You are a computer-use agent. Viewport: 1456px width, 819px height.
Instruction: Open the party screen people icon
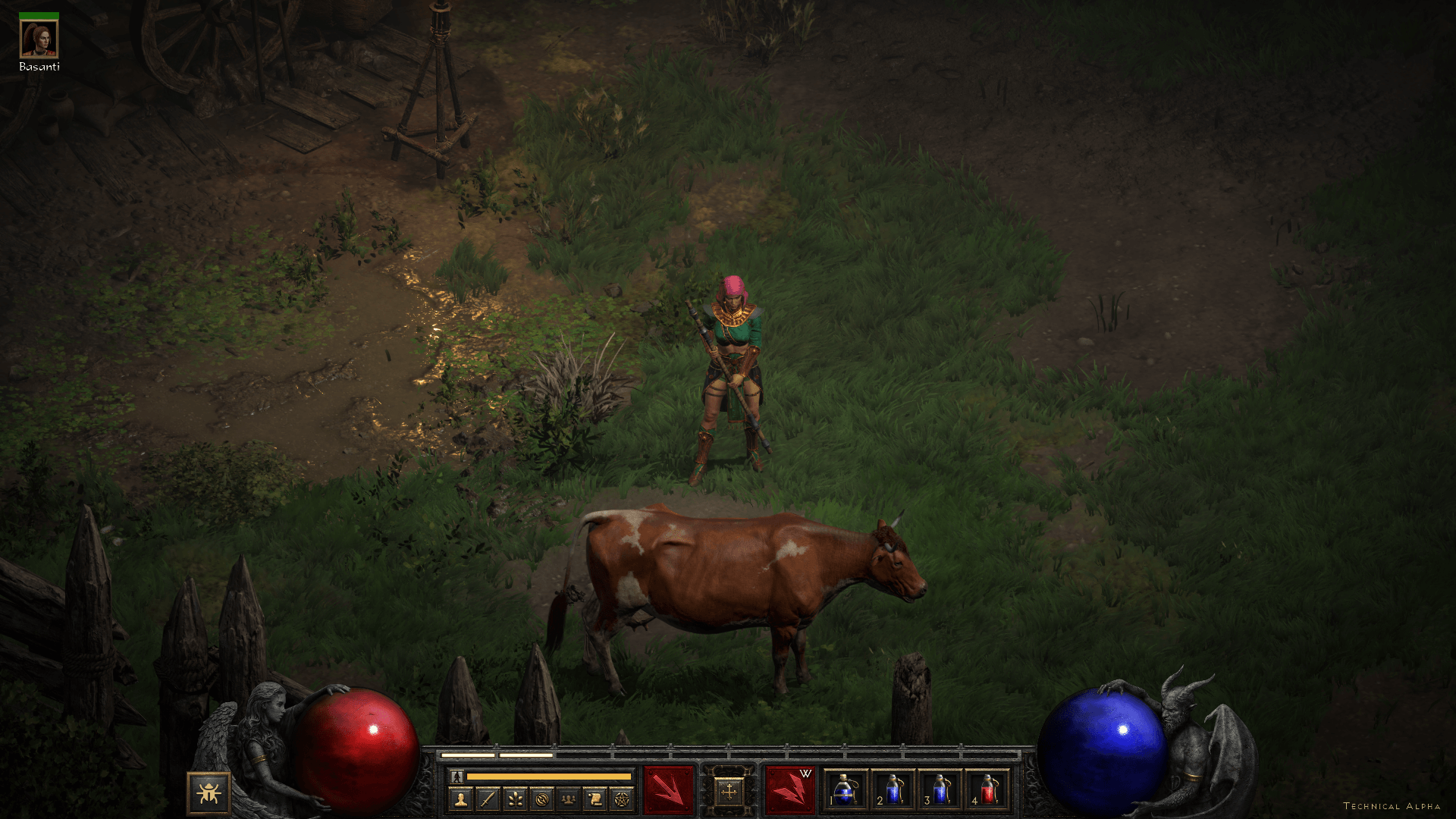(568, 799)
